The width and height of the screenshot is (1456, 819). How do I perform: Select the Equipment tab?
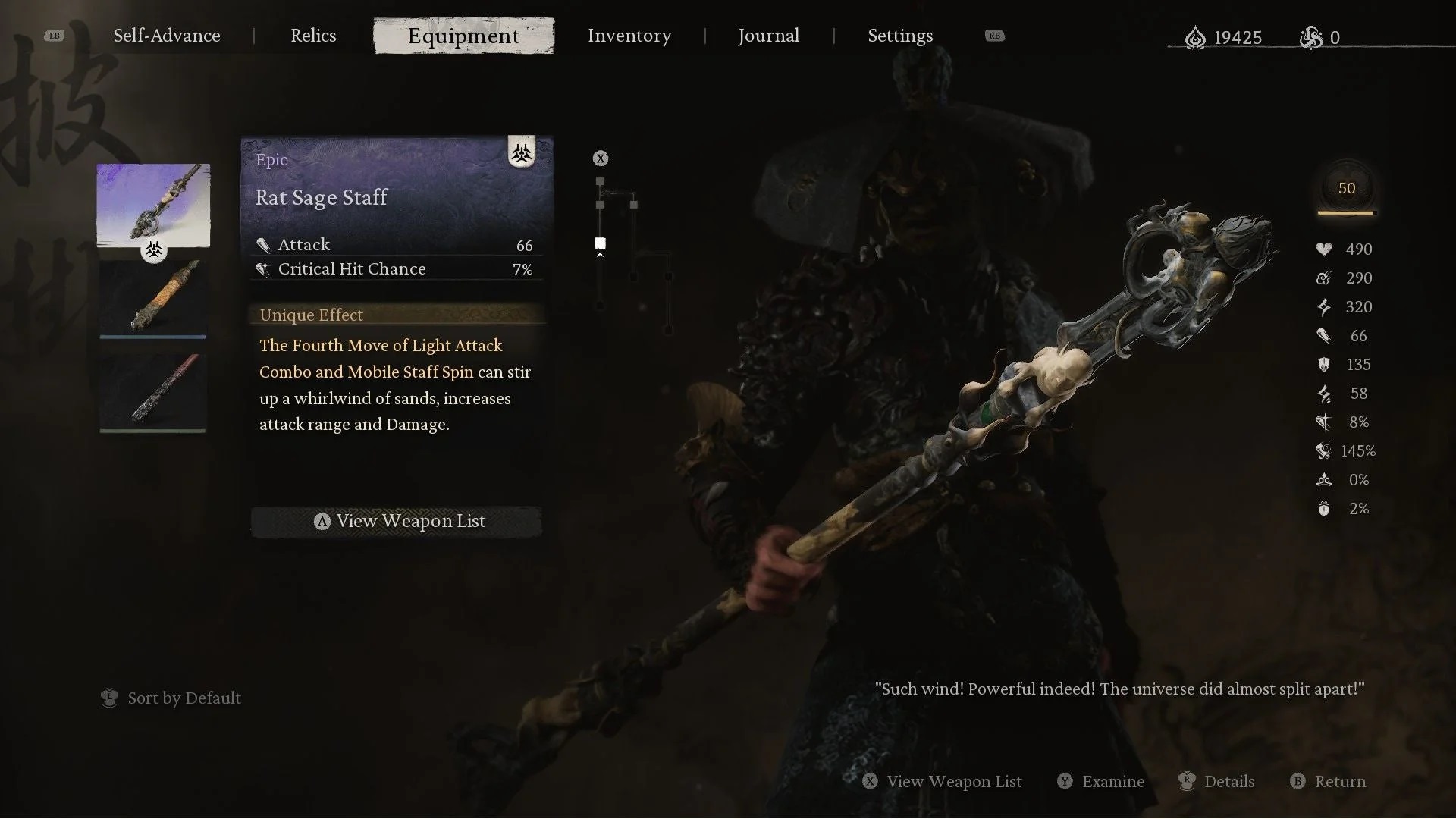click(x=463, y=36)
